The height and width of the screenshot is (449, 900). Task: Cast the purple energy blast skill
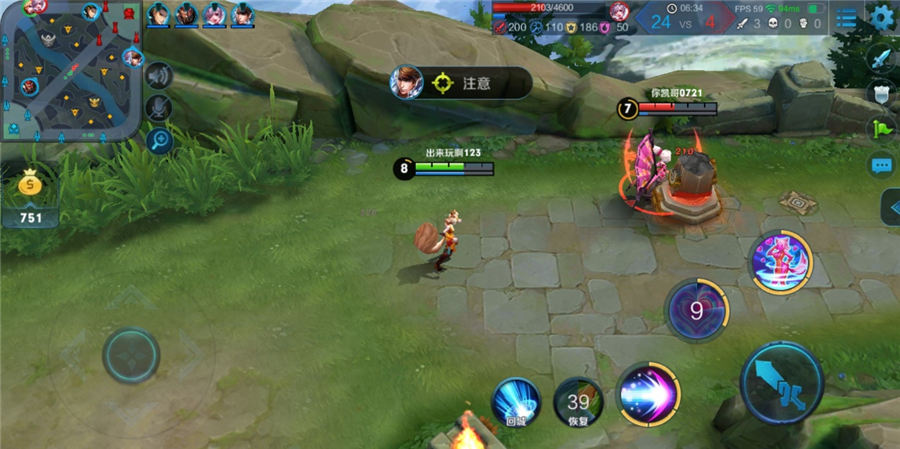647,393
